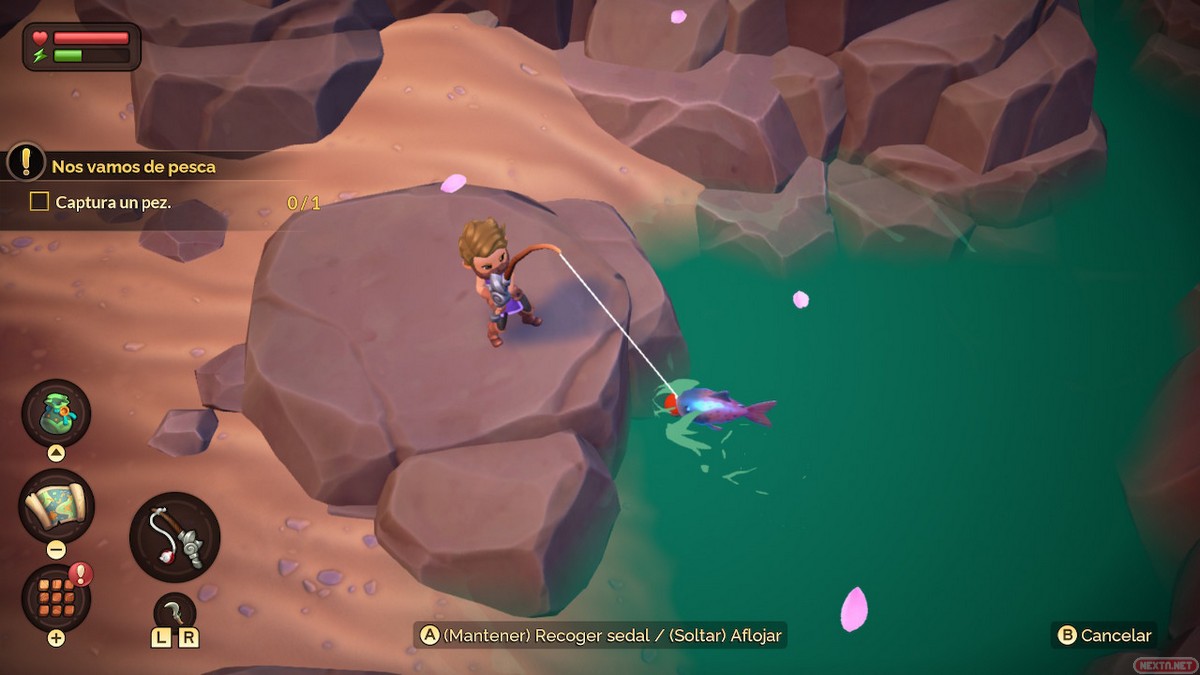Open the rolled map scroll icon

point(56,505)
